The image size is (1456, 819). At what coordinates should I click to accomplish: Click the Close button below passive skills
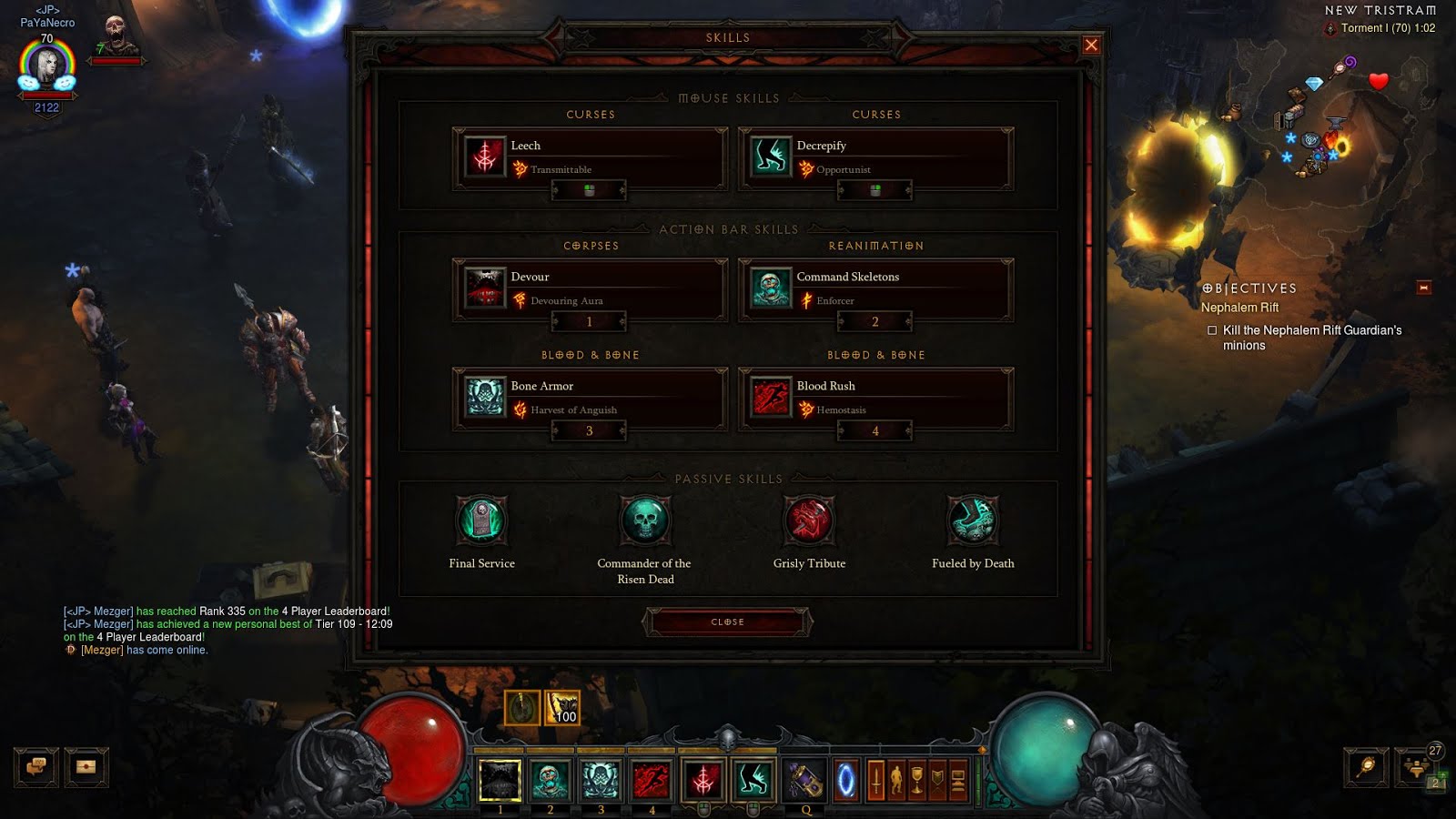727,622
